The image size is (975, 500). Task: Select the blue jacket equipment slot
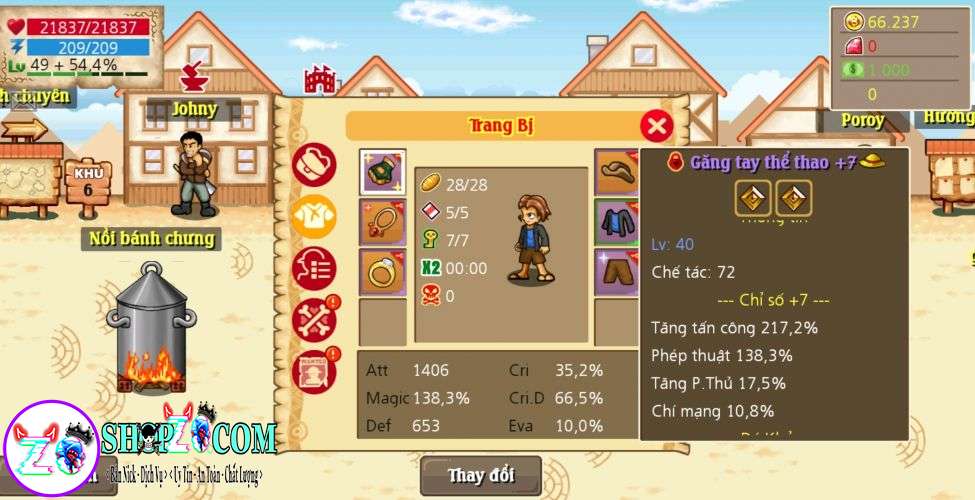[x=617, y=222]
